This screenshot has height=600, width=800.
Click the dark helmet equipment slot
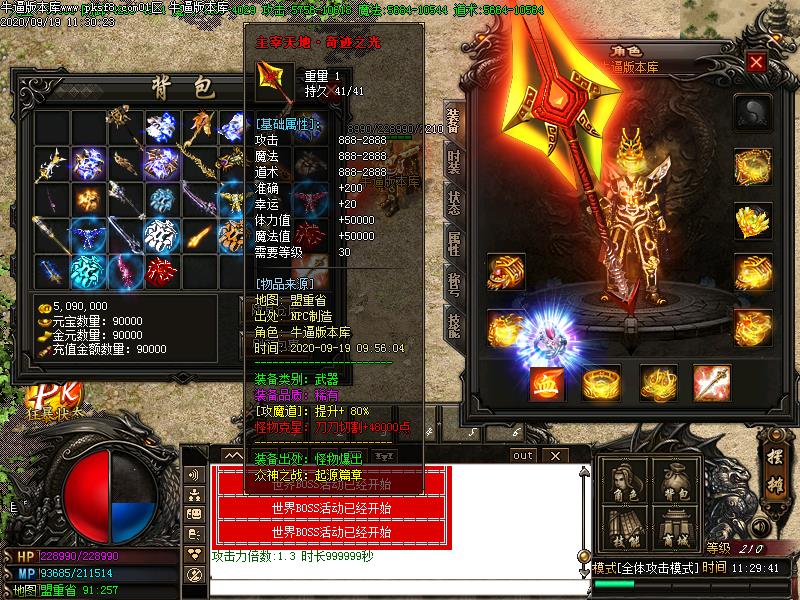click(x=751, y=111)
